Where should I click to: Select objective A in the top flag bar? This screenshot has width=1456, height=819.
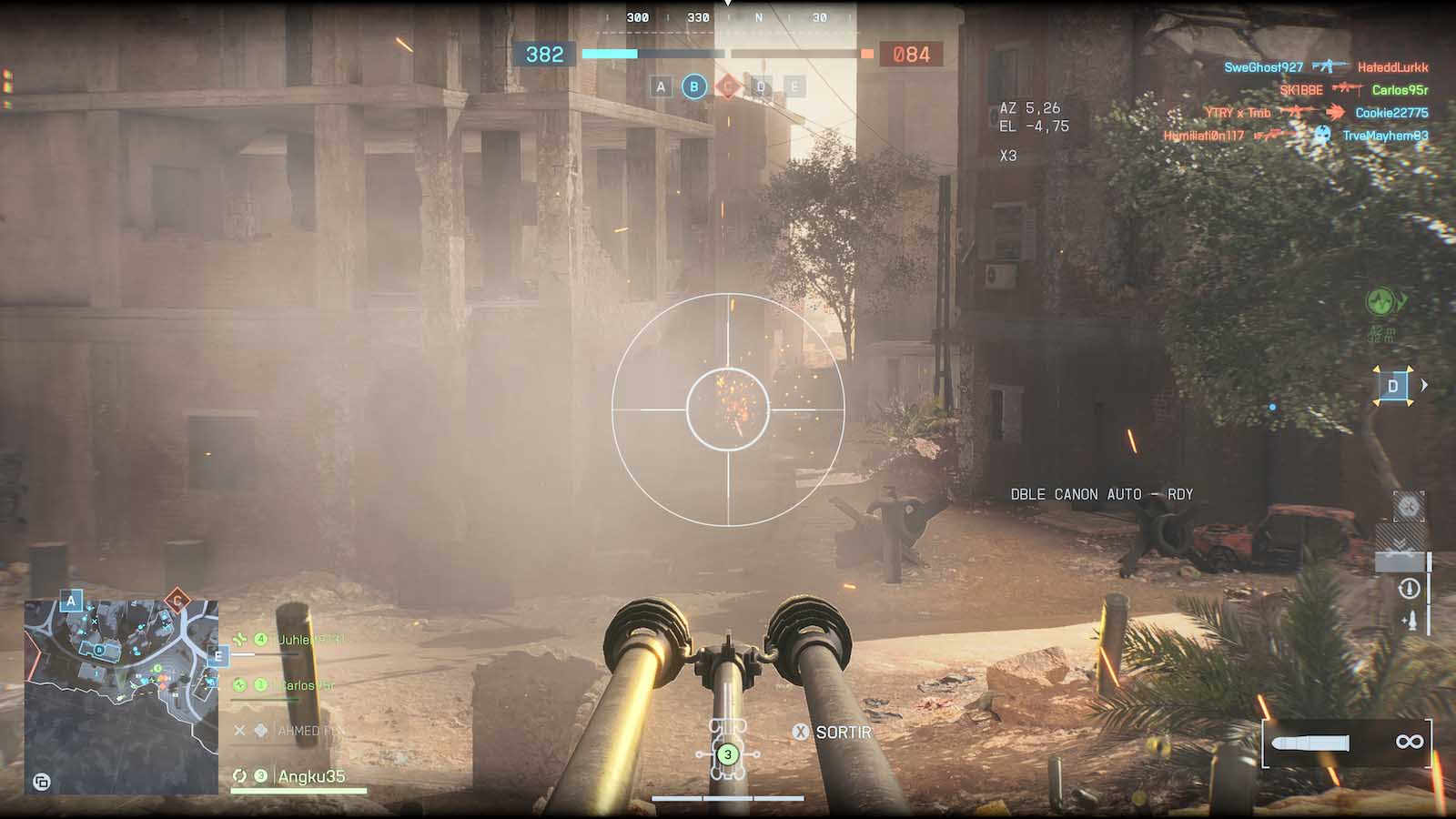[662, 87]
